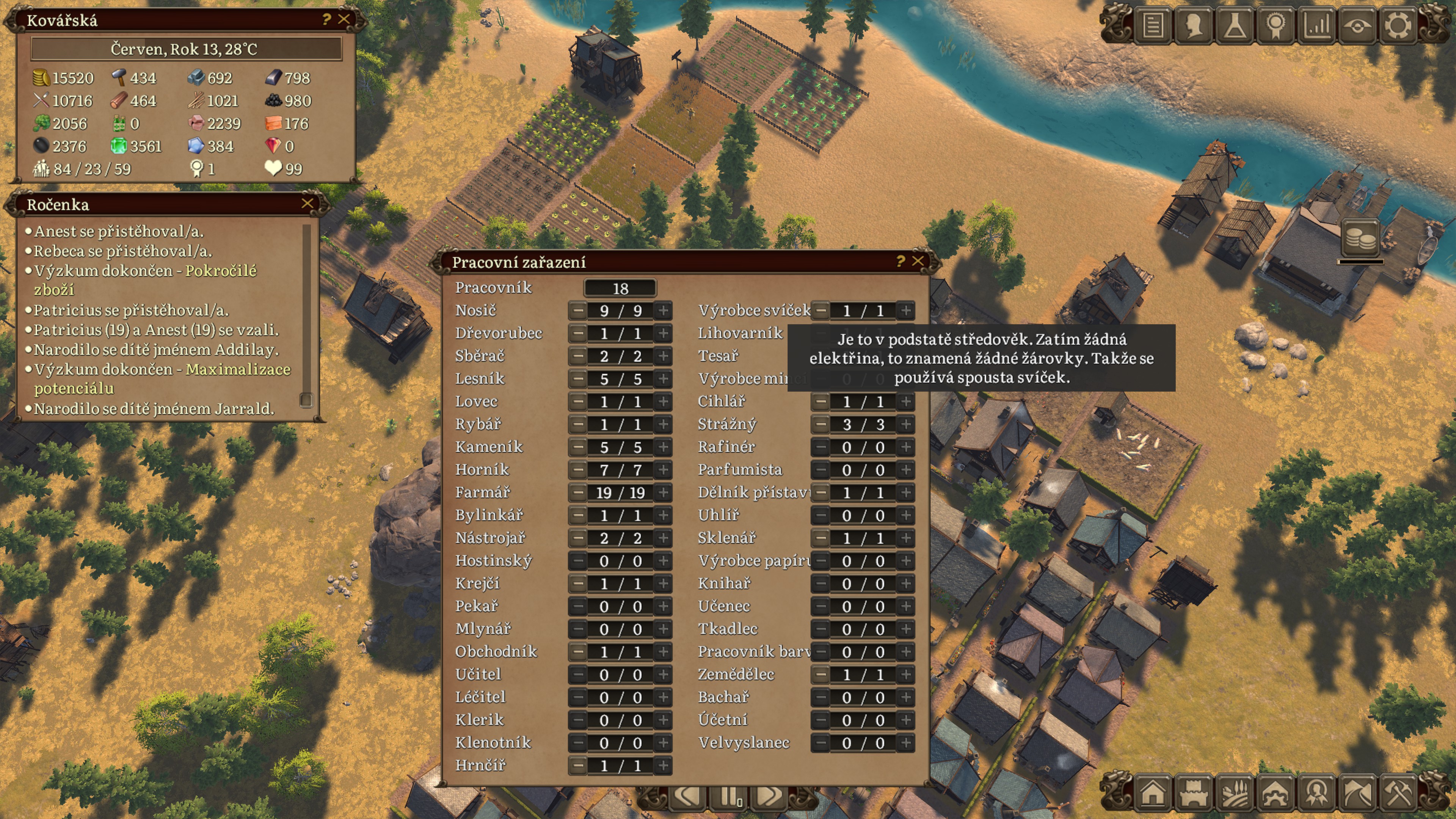Increase Hostinský worker count
This screenshot has width=1456, height=819.
point(664,561)
